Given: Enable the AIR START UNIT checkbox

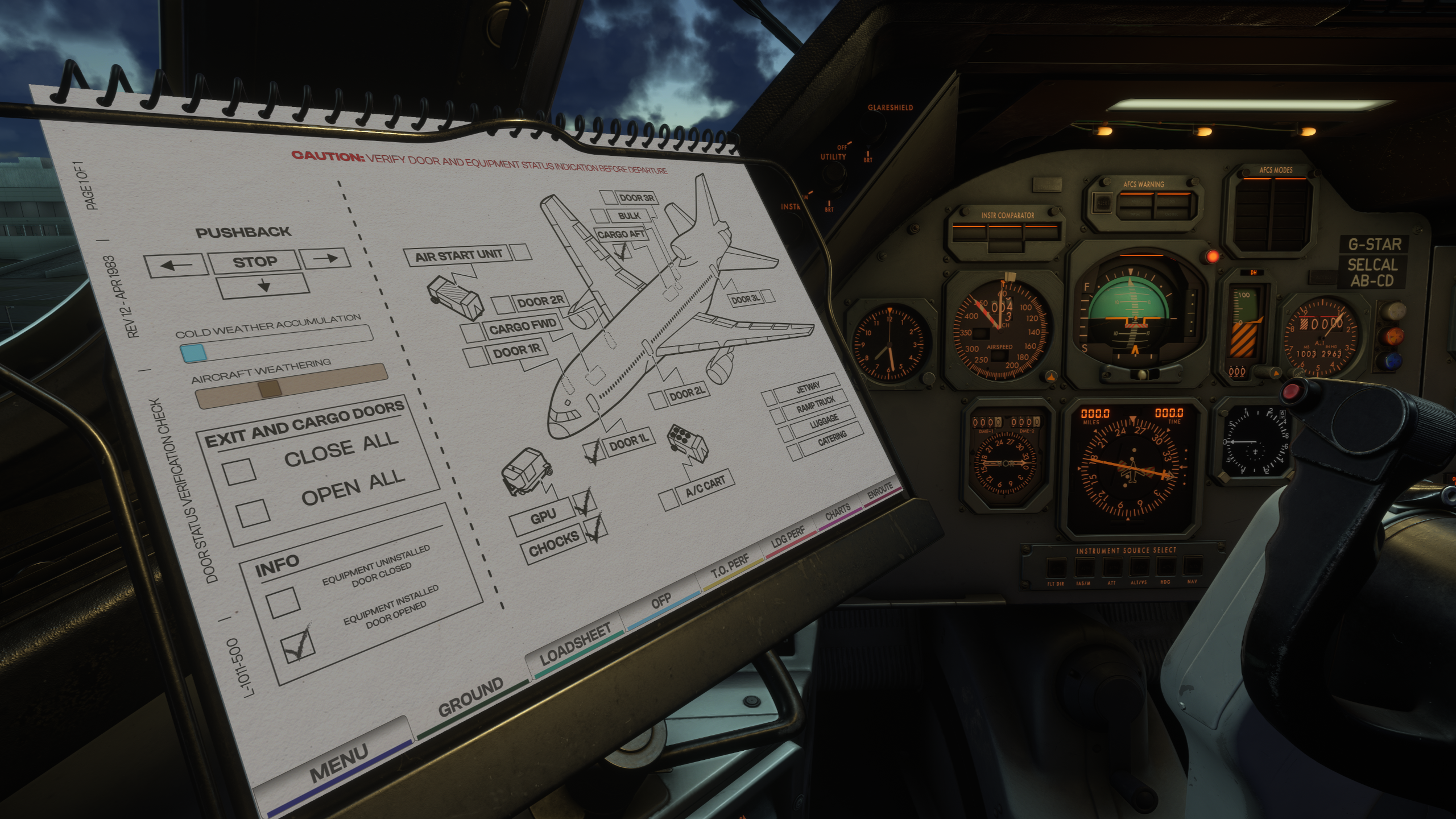Looking at the screenshot, I should coord(520,252).
